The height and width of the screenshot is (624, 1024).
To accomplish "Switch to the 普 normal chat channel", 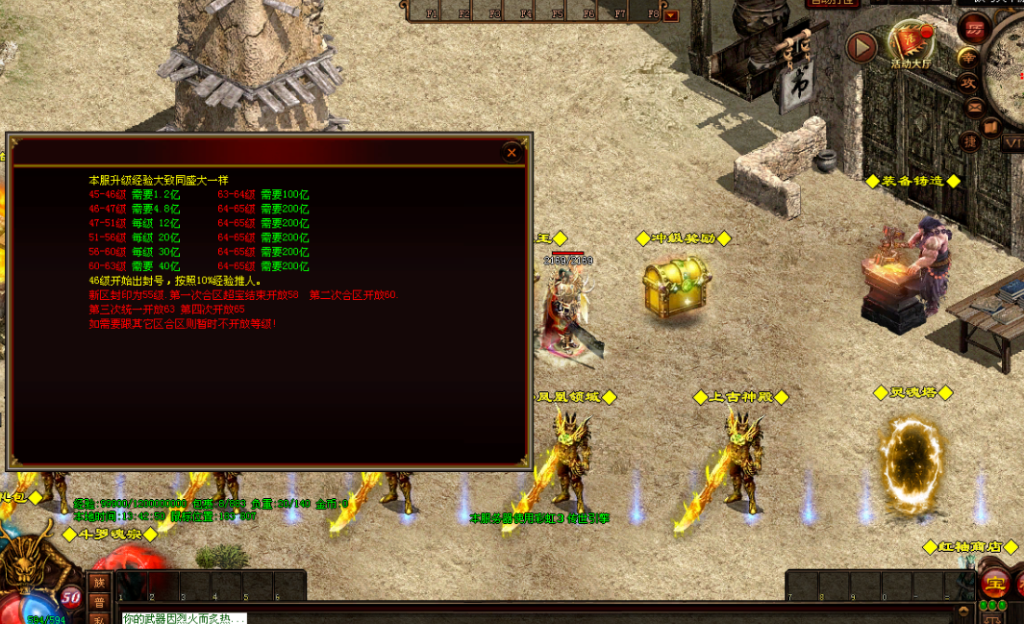I will (98, 602).
